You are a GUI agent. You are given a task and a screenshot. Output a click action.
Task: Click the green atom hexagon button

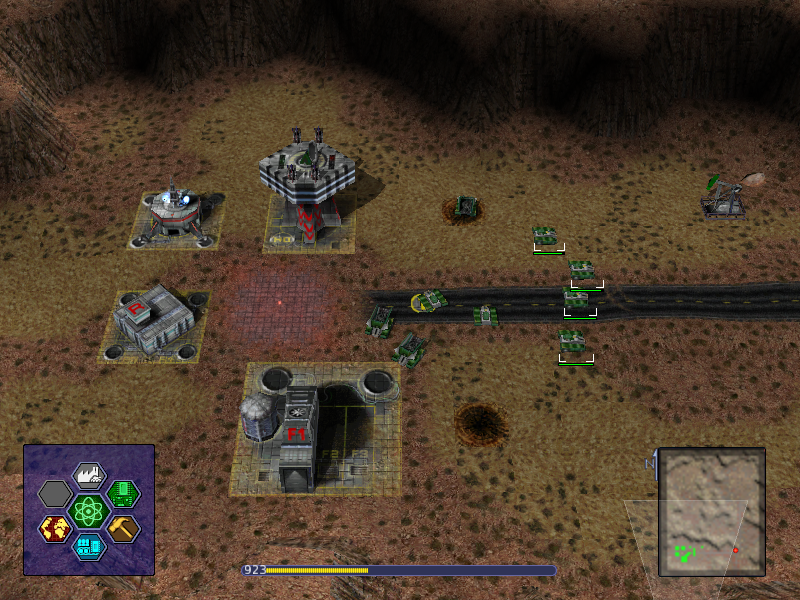(90, 511)
